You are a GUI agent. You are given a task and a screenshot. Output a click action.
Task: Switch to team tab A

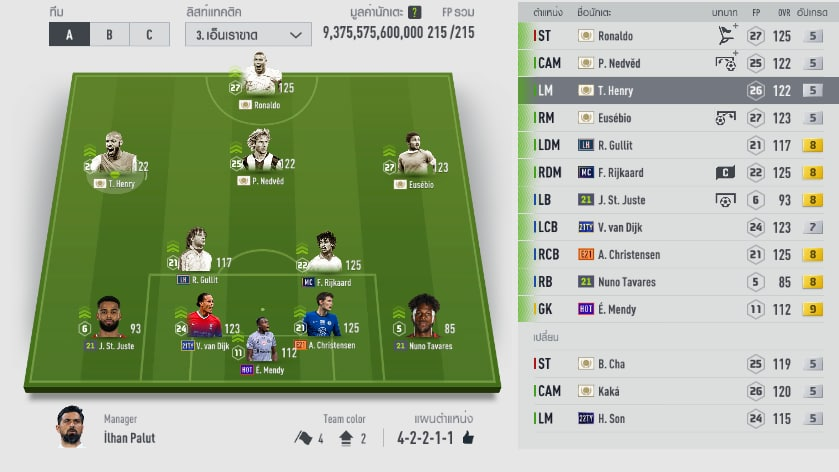(69, 34)
